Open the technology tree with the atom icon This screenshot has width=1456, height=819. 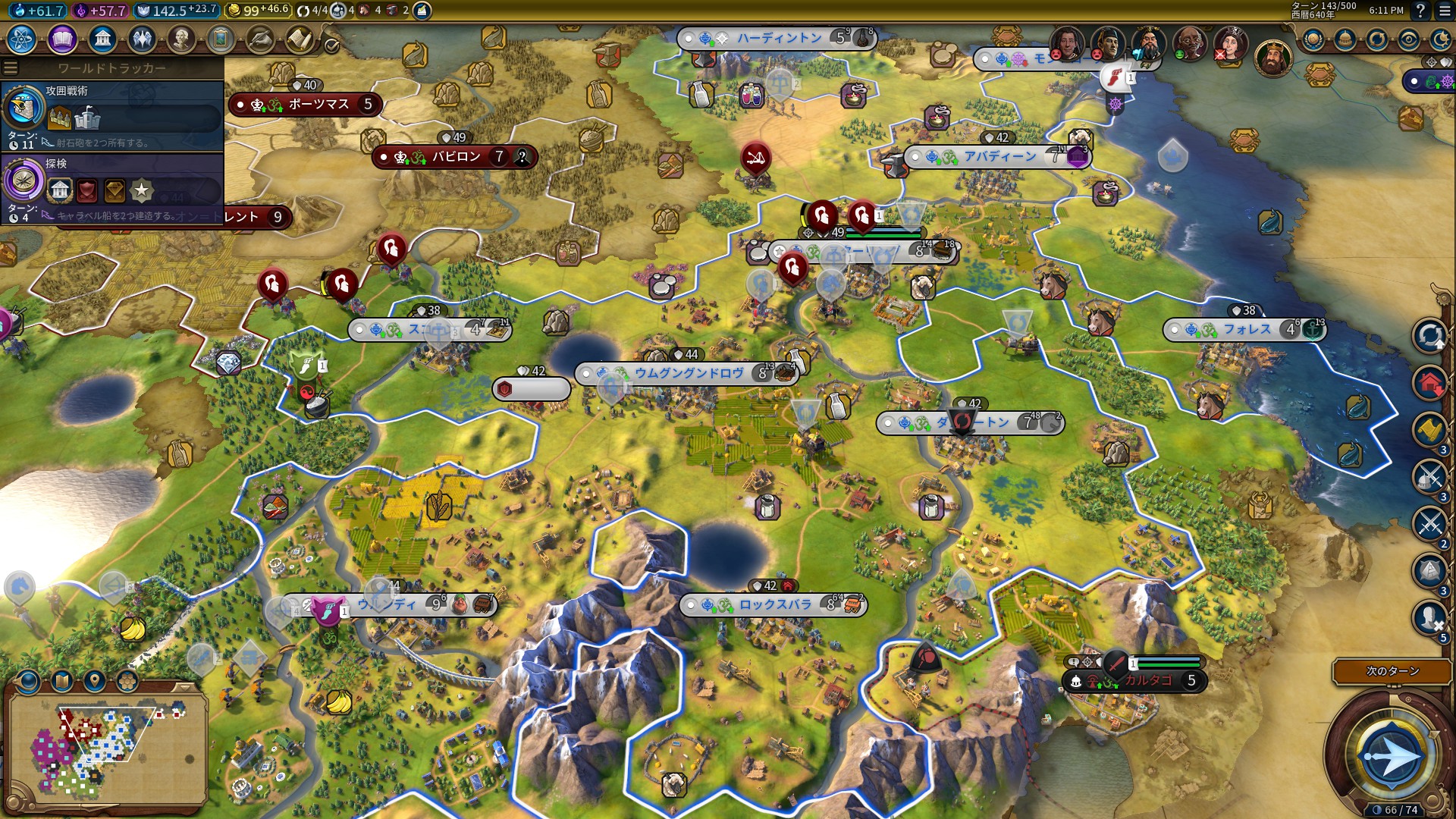22,39
